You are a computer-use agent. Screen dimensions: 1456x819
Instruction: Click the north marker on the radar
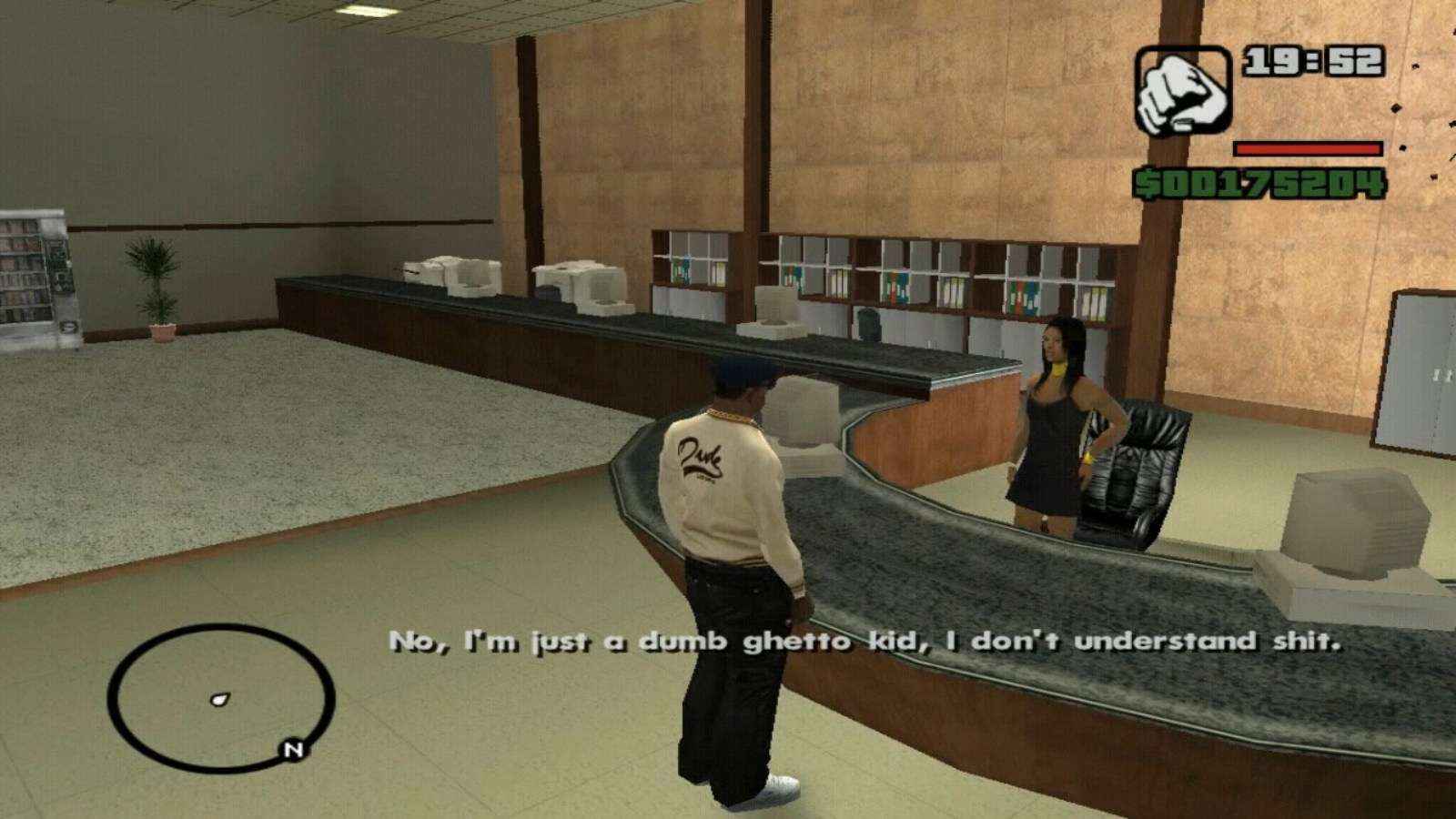click(293, 750)
